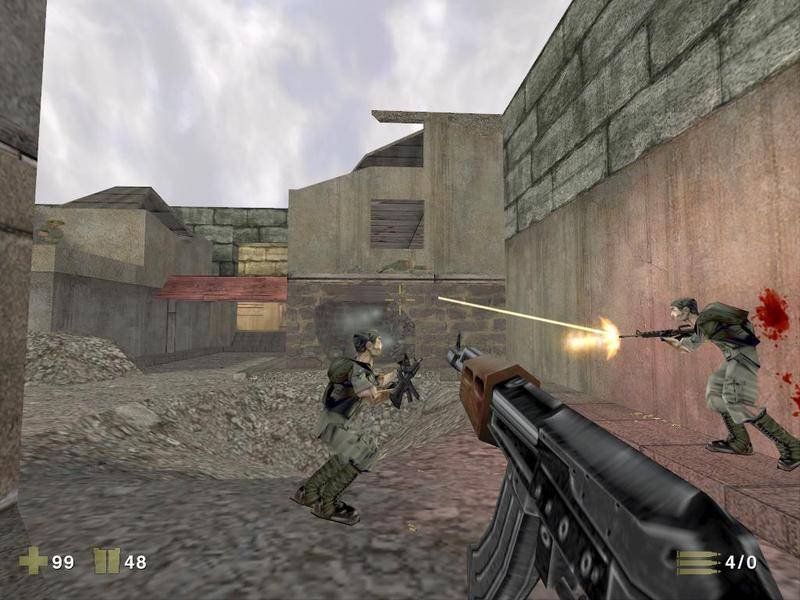
Task: Click the health cross icon
Action: pyautogui.click(x=33, y=561)
